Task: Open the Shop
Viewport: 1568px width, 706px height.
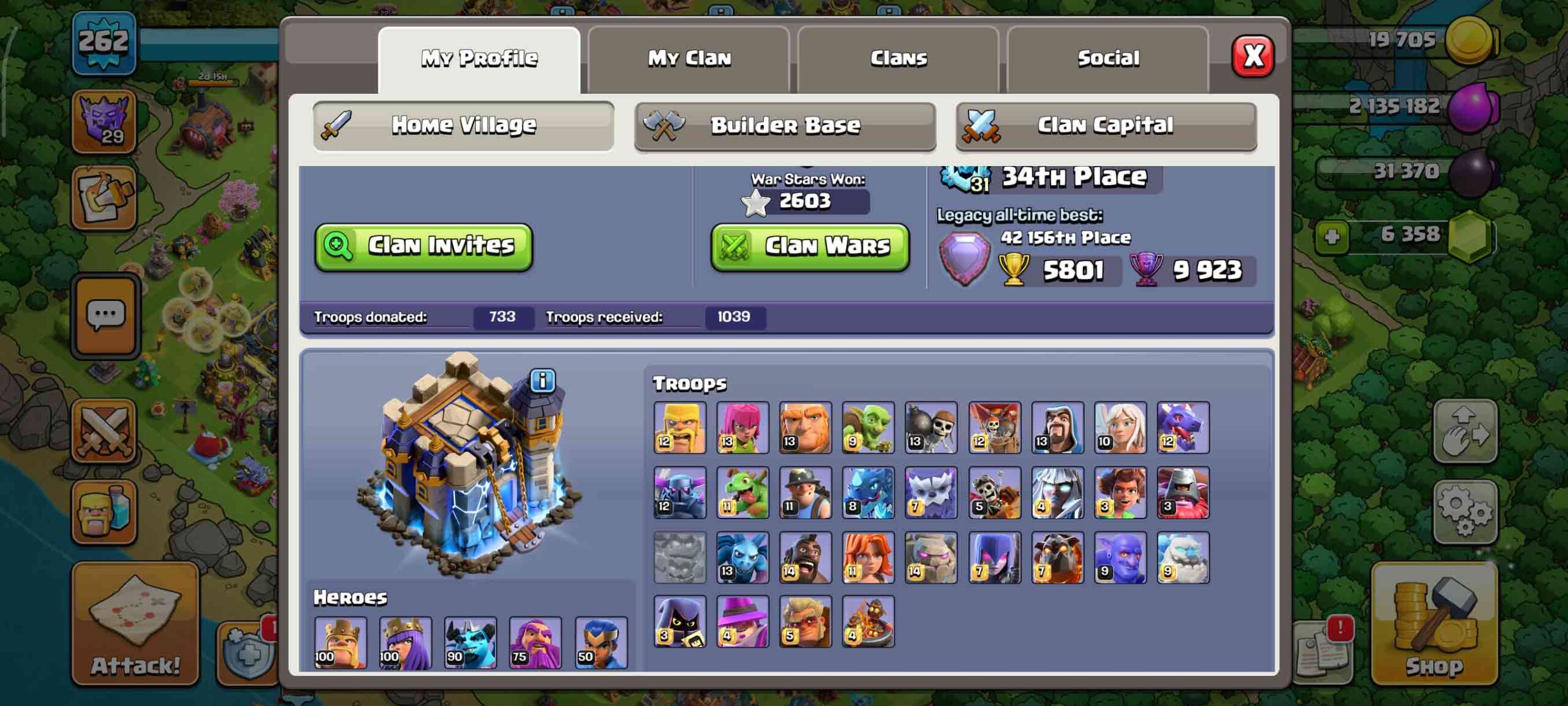Action: [x=1434, y=624]
